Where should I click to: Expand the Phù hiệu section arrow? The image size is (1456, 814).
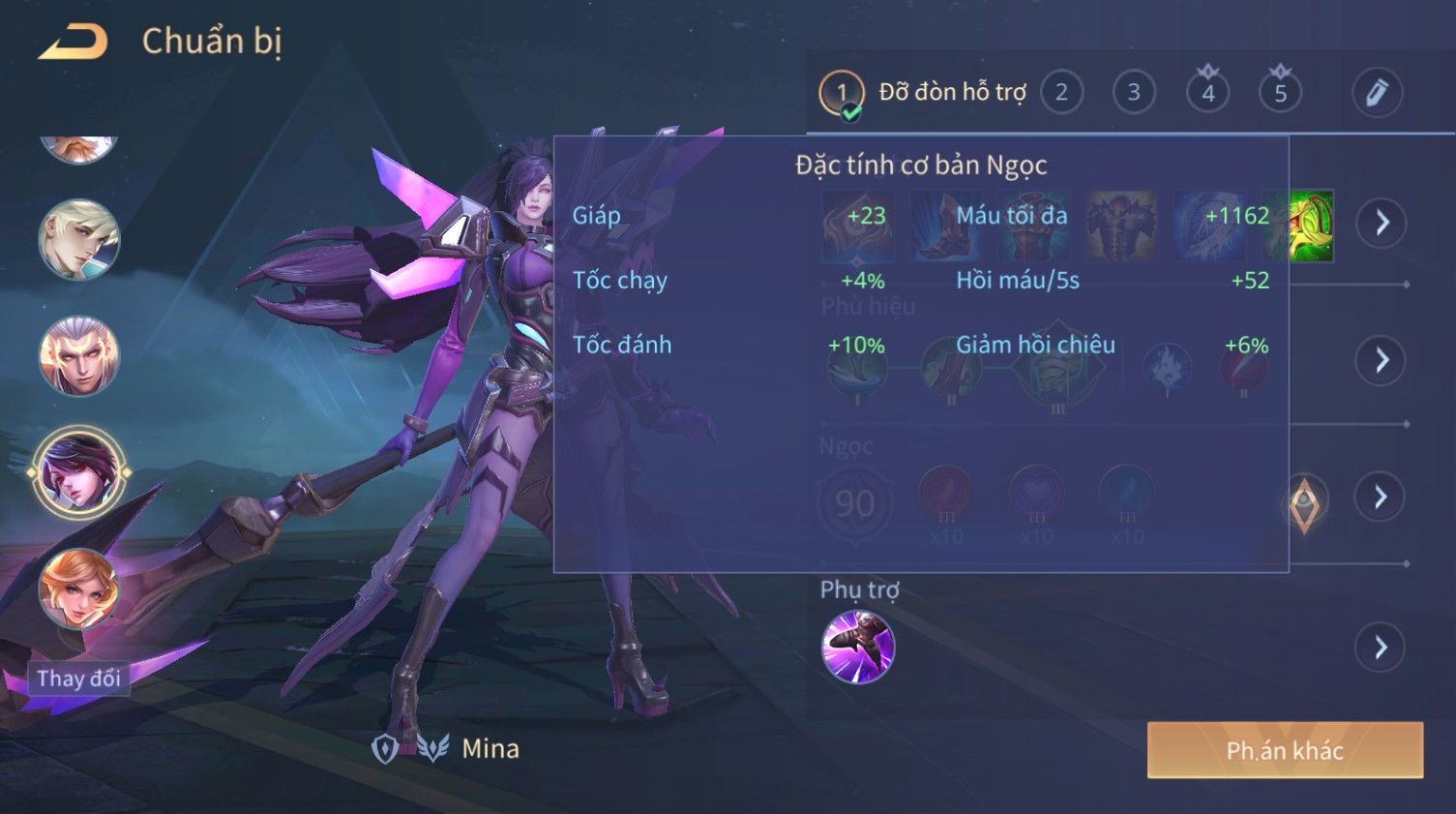pyautogui.click(x=1381, y=361)
